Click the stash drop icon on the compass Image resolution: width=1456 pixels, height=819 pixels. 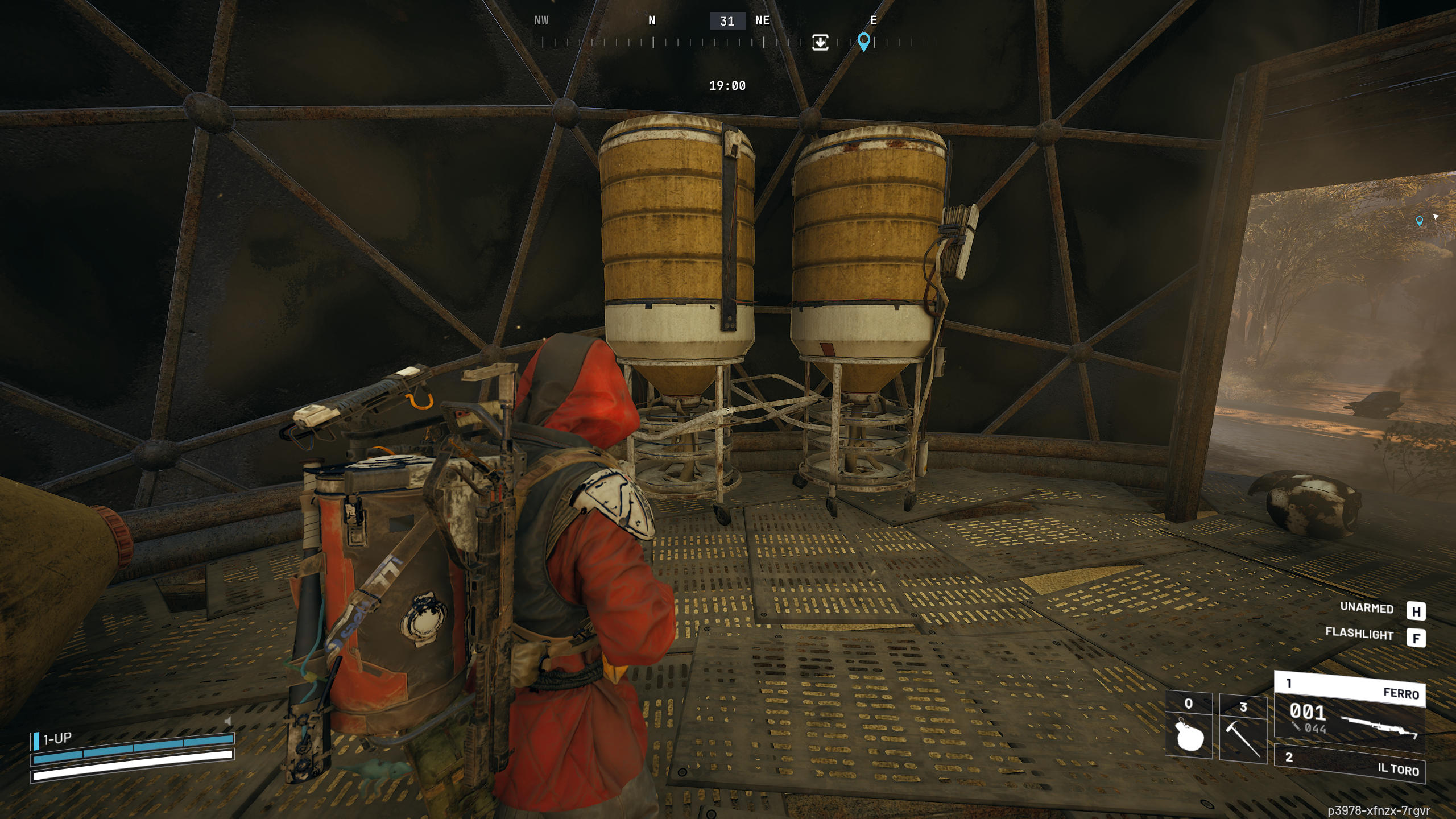pos(820,43)
